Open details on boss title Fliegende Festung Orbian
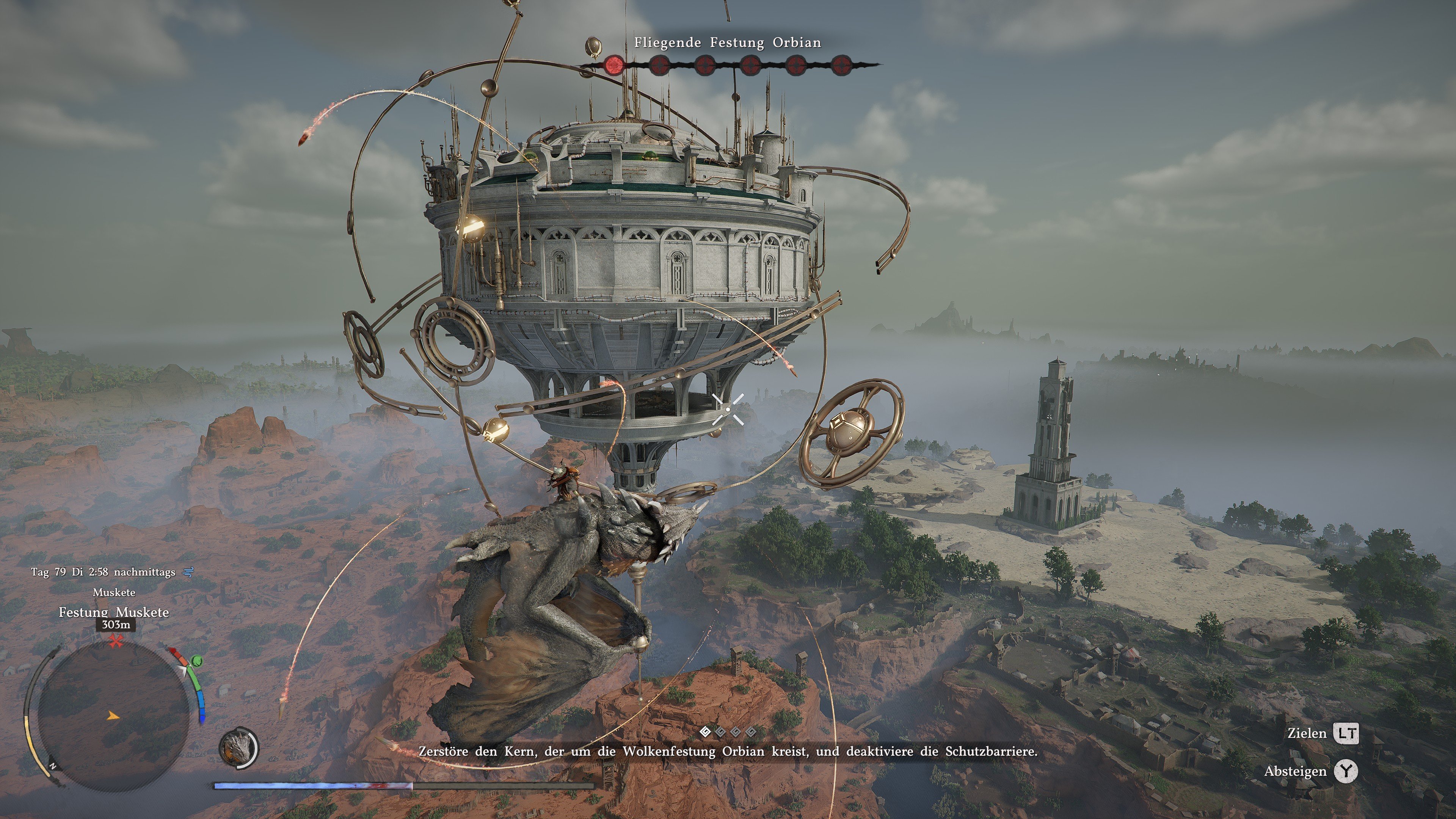 point(728,42)
